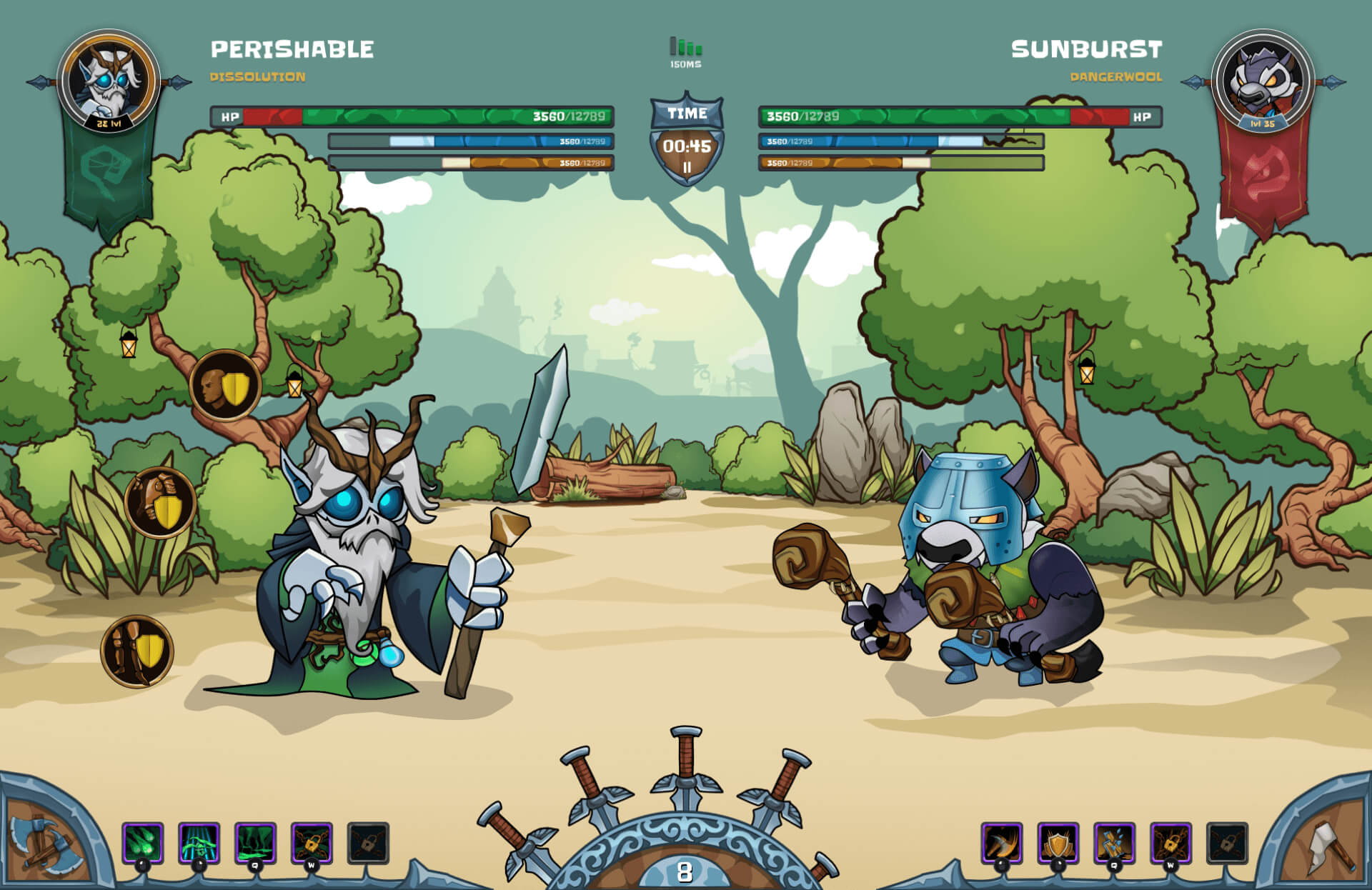
Task: Open Perishable's player portrait
Action: (x=109, y=80)
